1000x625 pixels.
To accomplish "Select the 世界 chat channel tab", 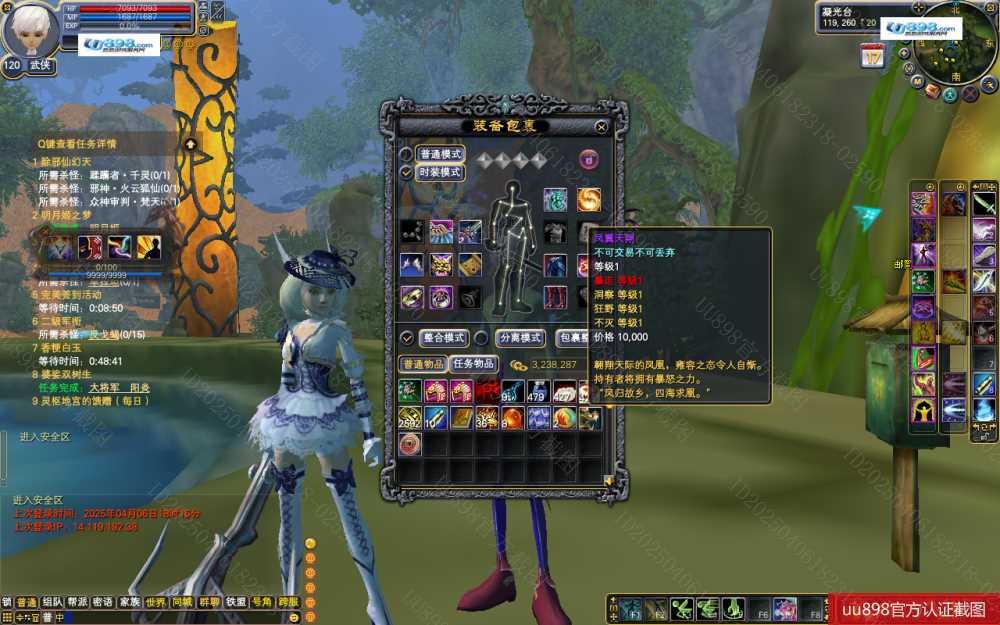I will (155, 603).
